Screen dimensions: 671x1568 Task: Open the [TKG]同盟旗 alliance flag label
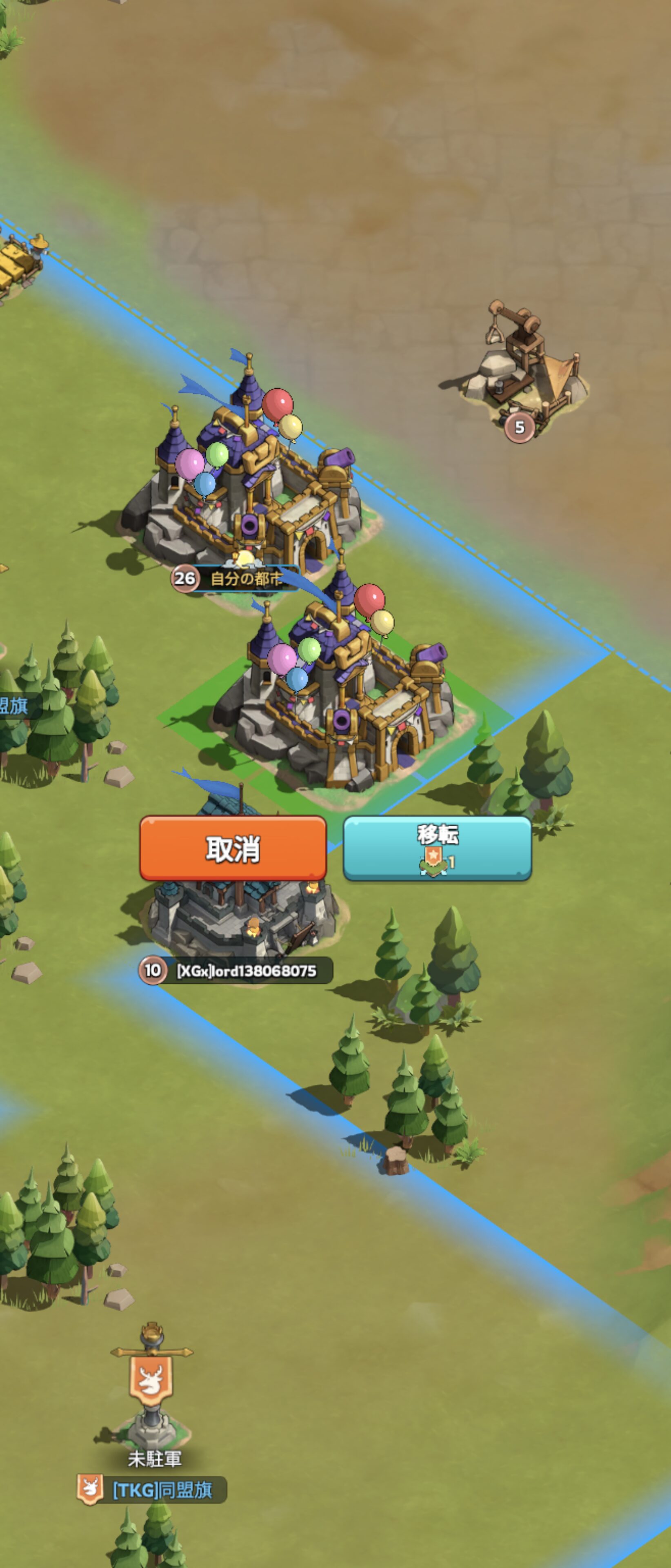162,1490
